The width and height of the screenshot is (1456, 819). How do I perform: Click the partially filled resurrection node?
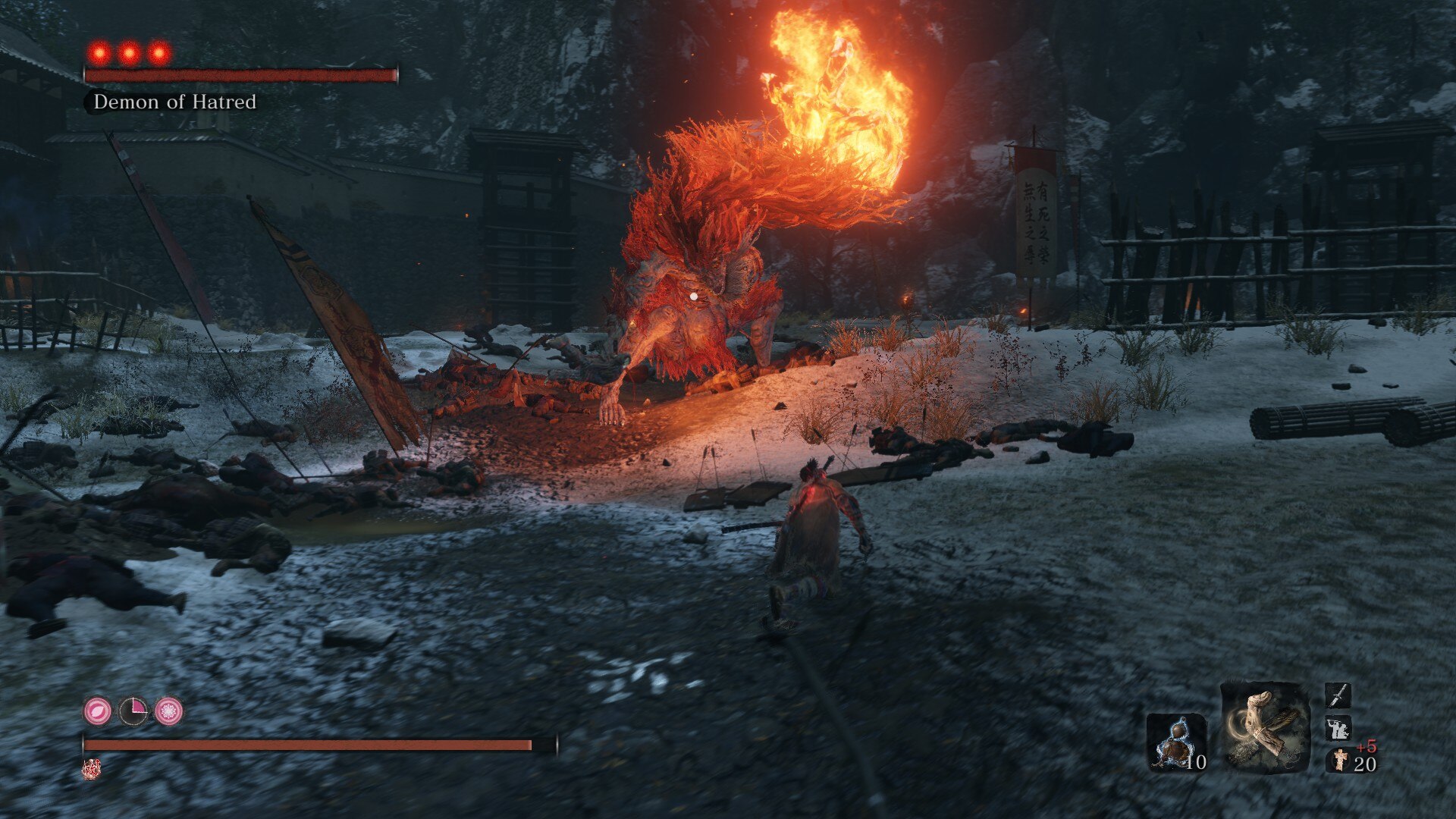(x=133, y=711)
